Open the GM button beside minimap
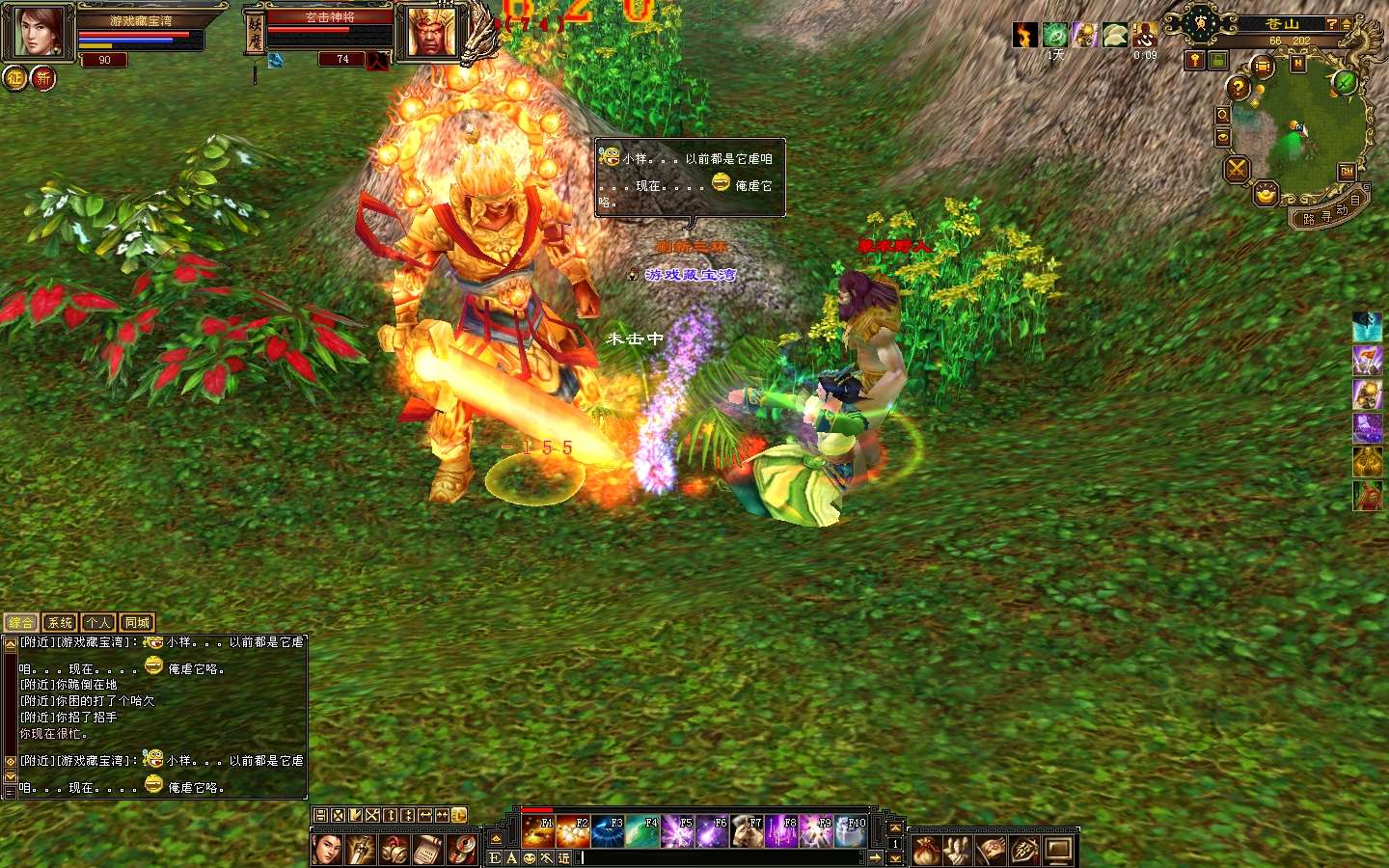 tap(1347, 172)
